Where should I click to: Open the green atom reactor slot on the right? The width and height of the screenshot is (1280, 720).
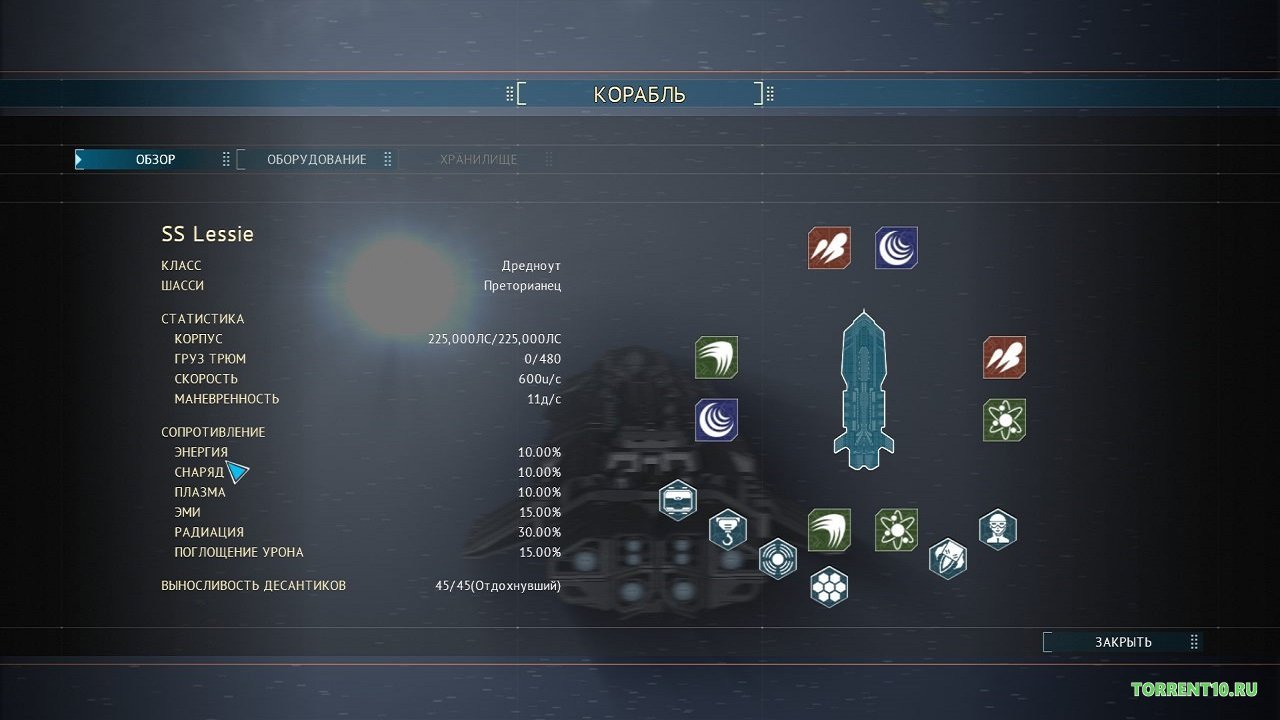tap(1004, 420)
